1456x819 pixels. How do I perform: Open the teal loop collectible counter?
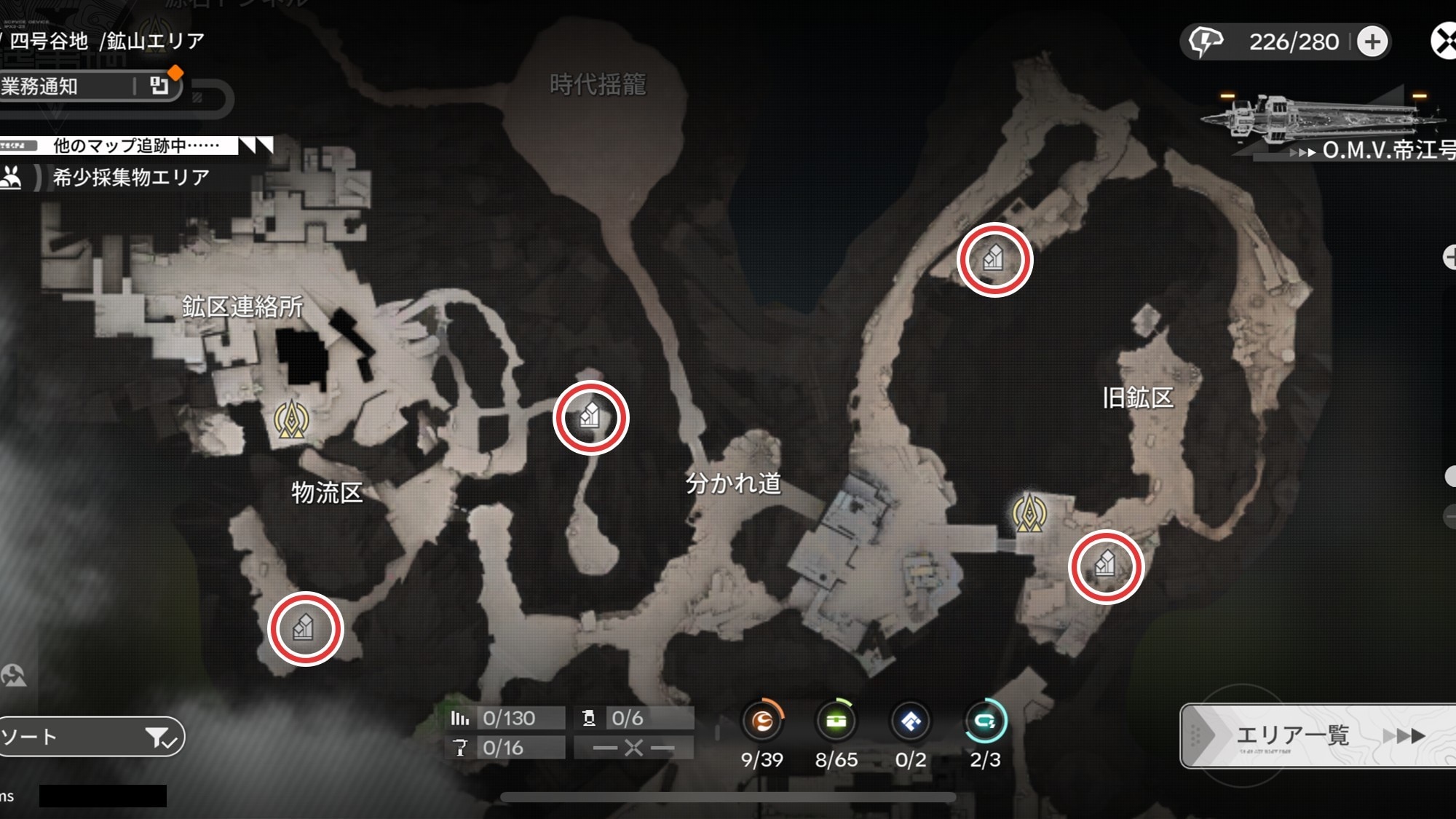pos(985,721)
